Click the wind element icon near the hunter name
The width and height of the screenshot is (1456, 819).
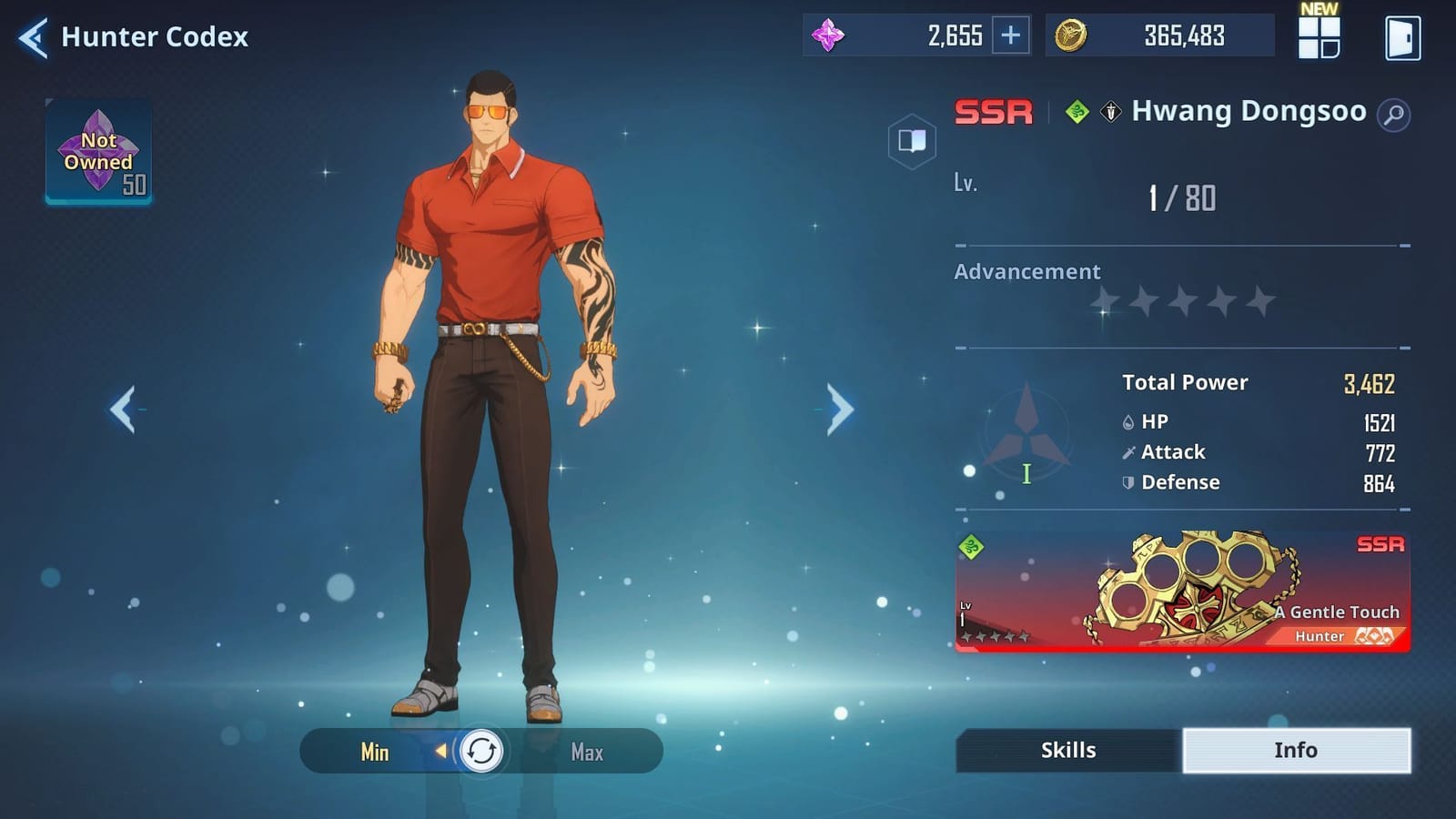click(x=1077, y=112)
